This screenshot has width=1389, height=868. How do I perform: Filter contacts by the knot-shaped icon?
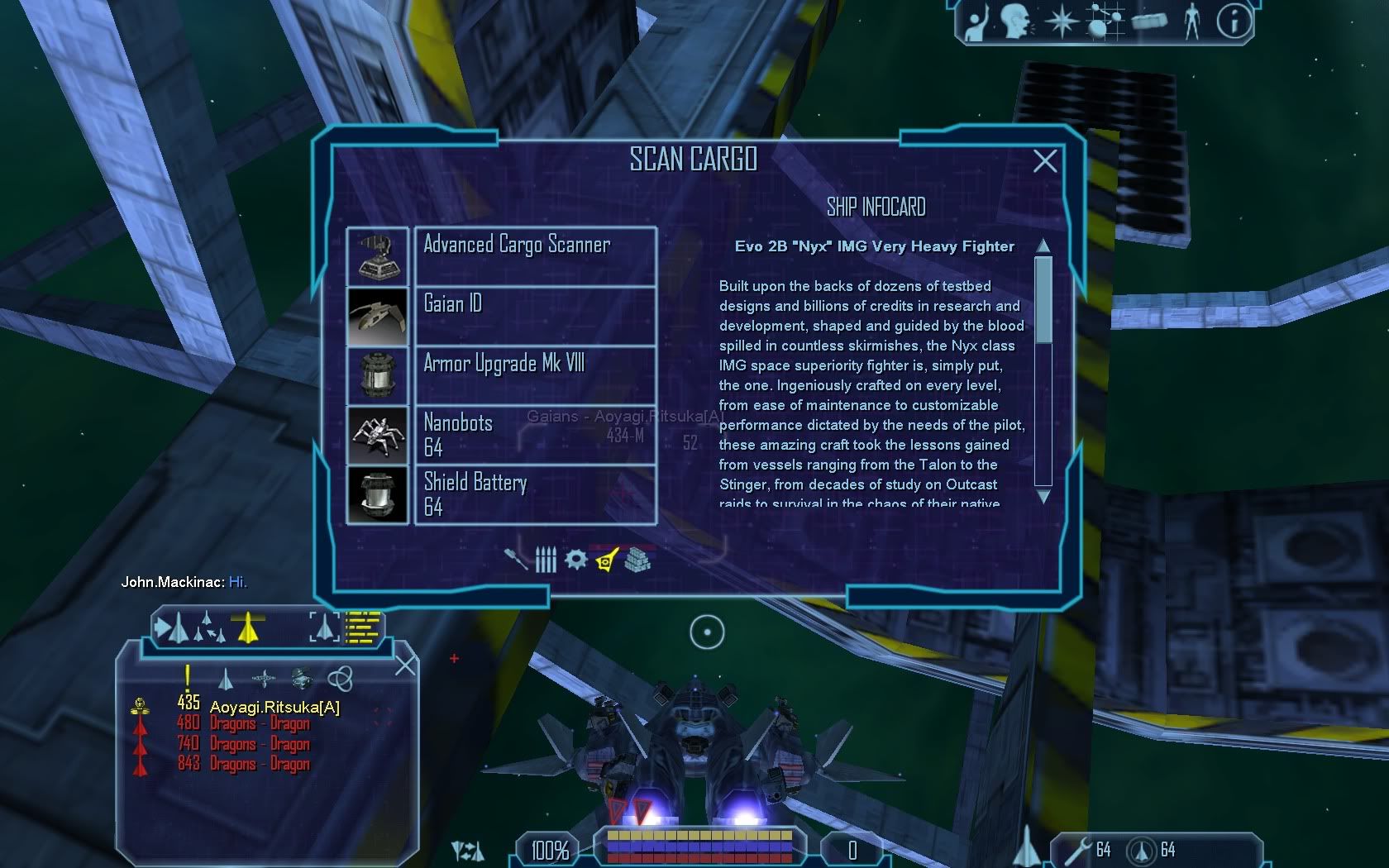click(340, 679)
